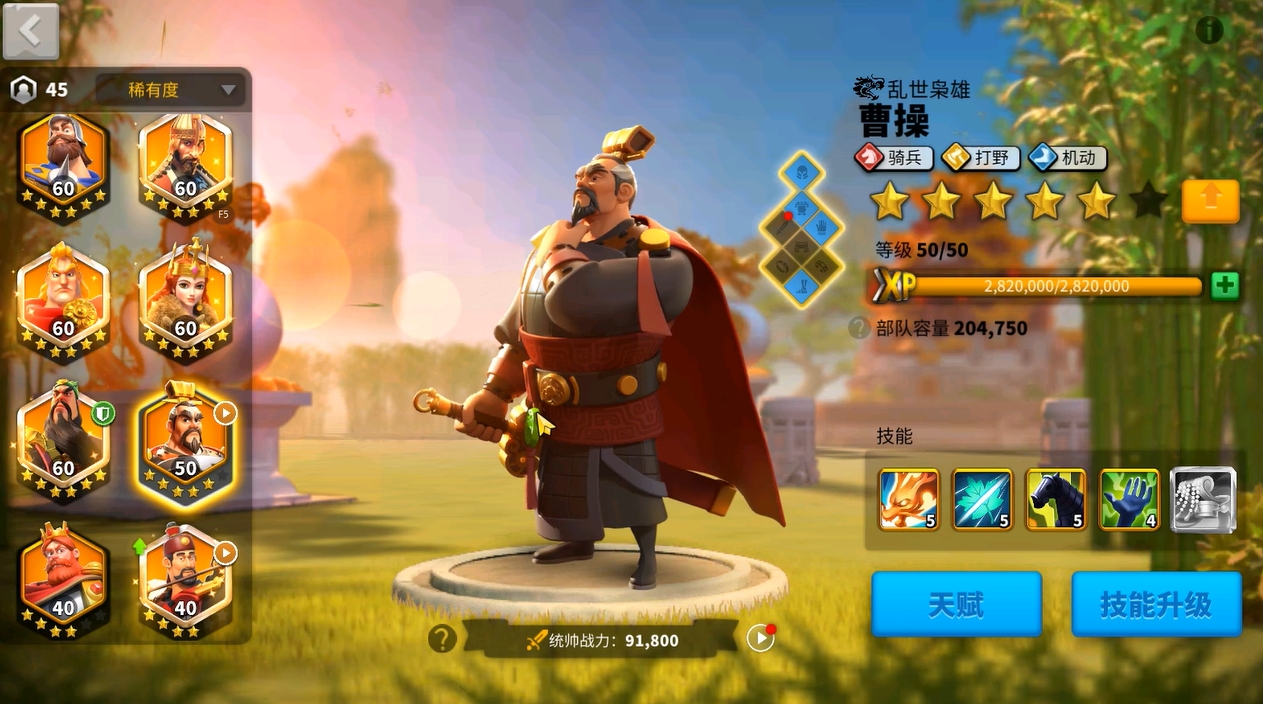
Task: Inspect the locked grey fifth skill
Action: (1203, 499)
